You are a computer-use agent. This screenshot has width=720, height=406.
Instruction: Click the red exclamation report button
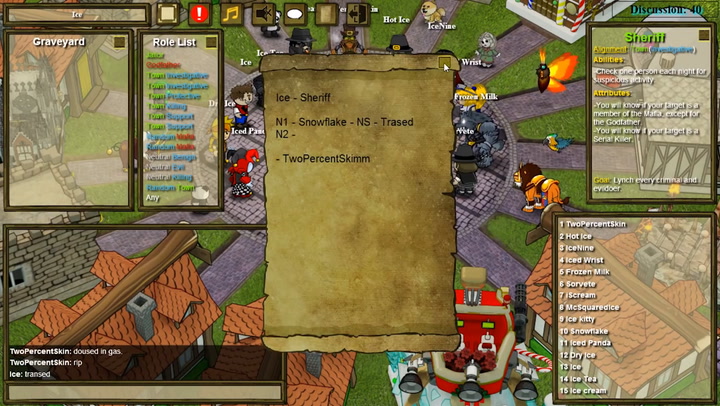pyautogui.click(x=198, y=14)
